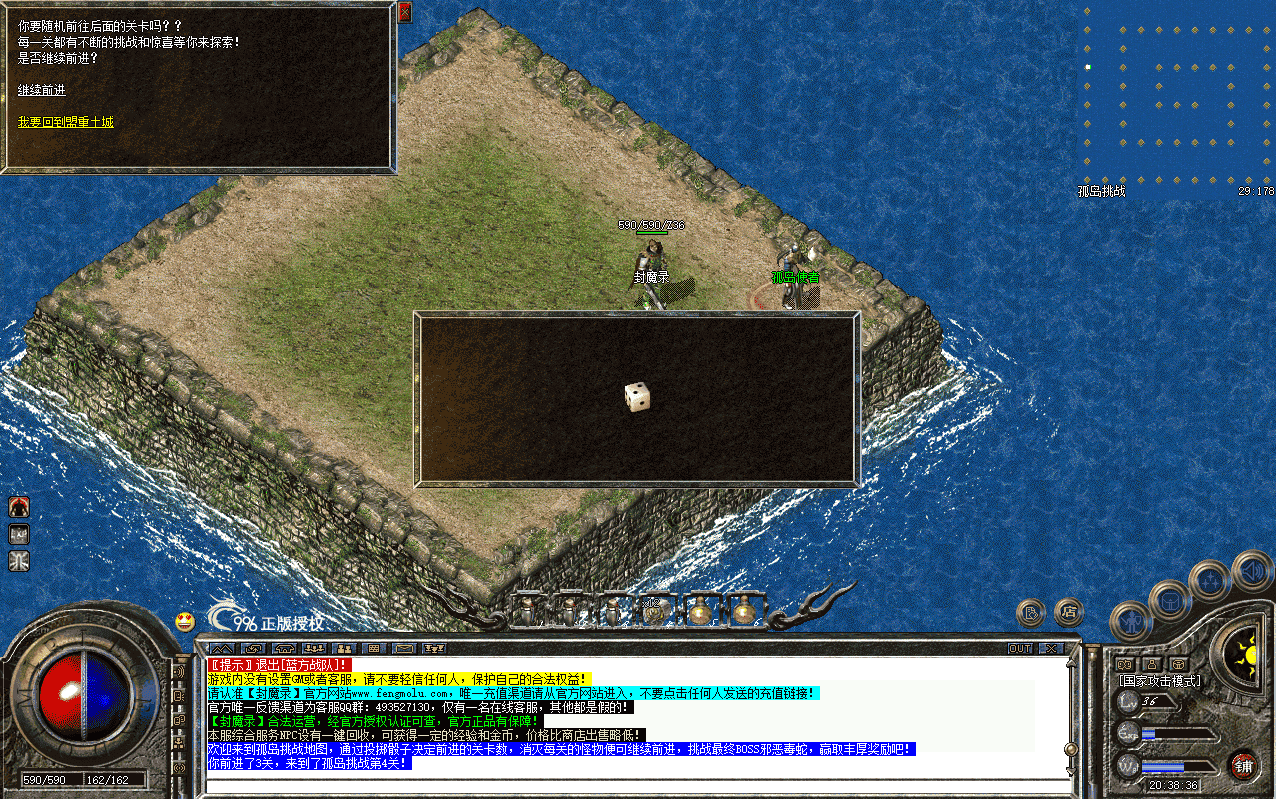Close the chat panel with X button
Image resolution: width=1276 pixels, height=799 pixels.
tap(1049, 648)
